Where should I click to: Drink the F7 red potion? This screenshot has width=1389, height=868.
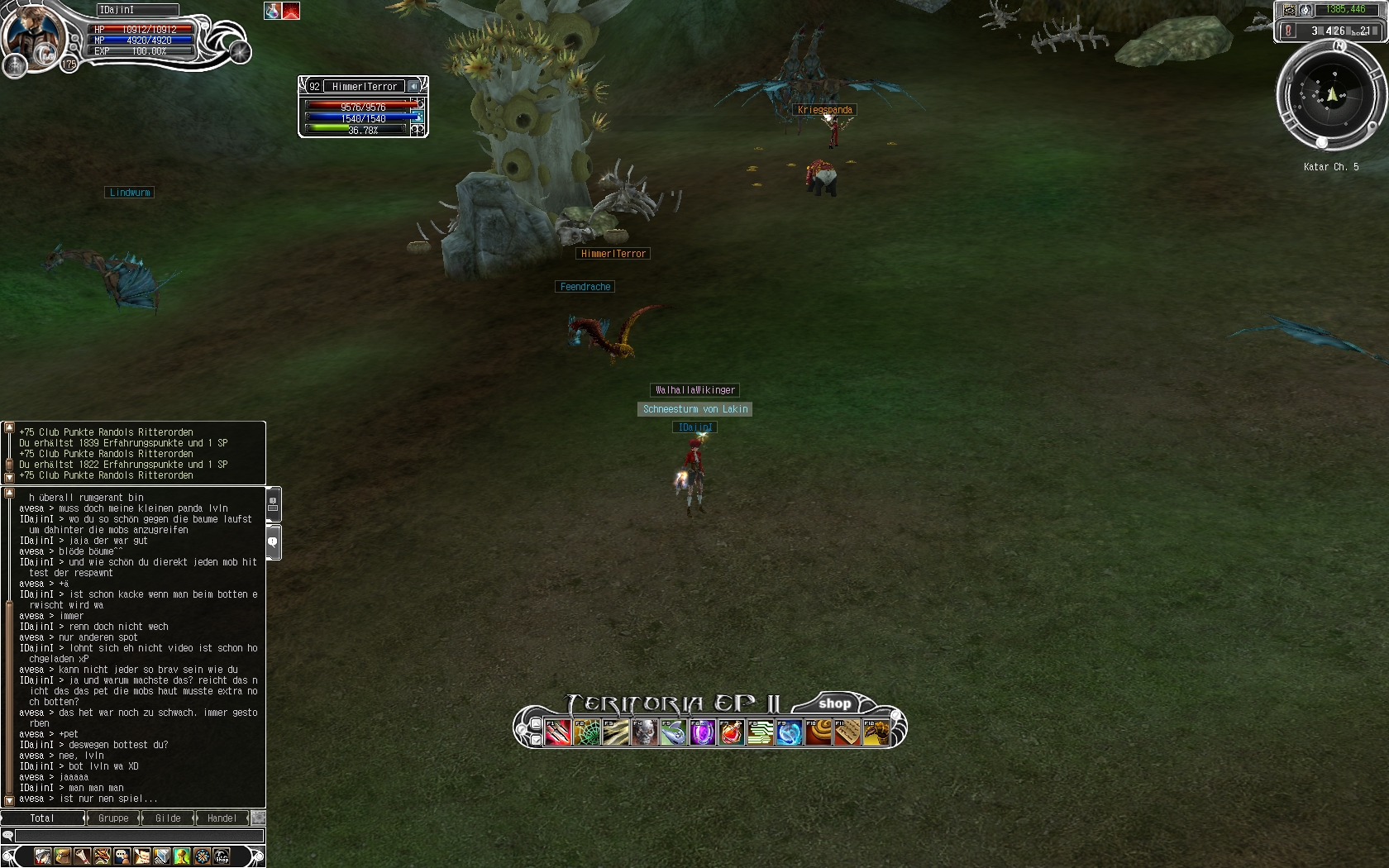point(731,732)
